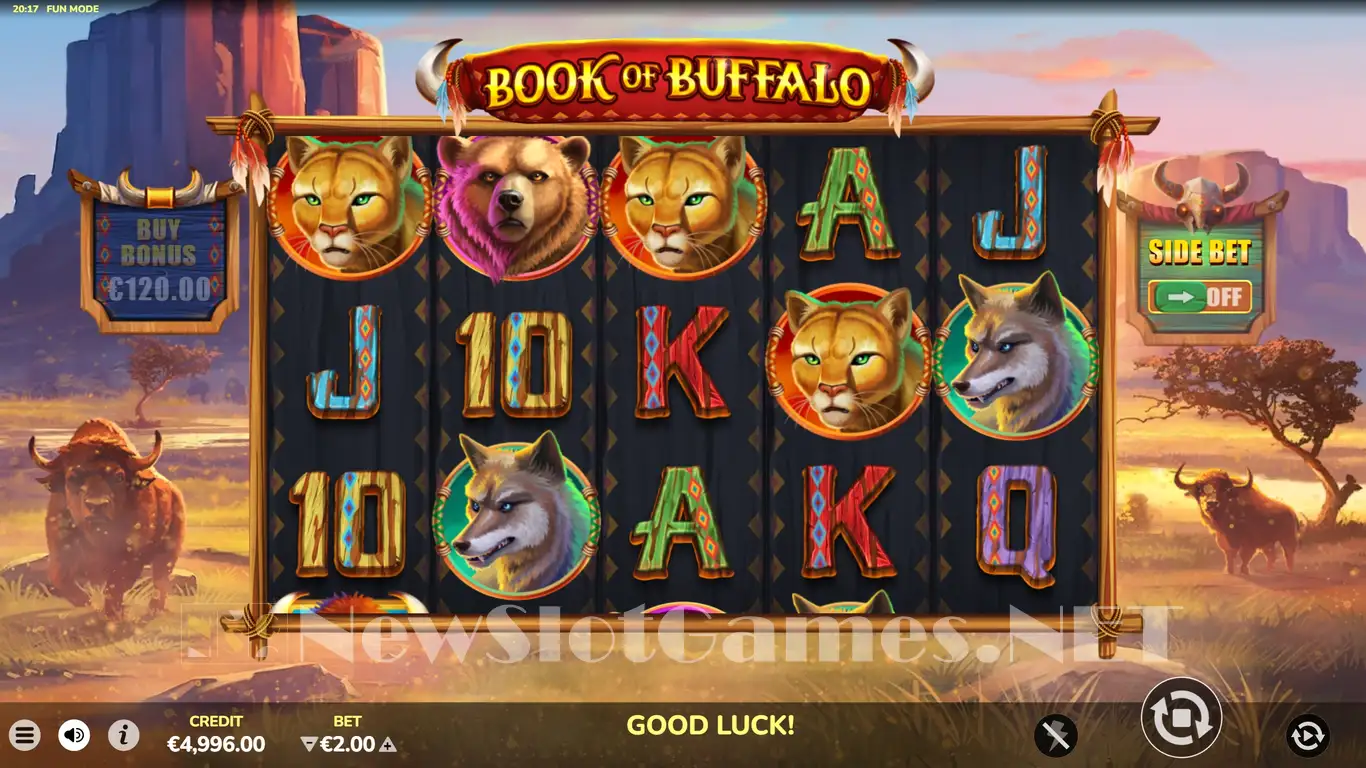Decrease the bet amount arrow
The height and width of the screenshot is (768, 1366).
(x=309, y=744)
